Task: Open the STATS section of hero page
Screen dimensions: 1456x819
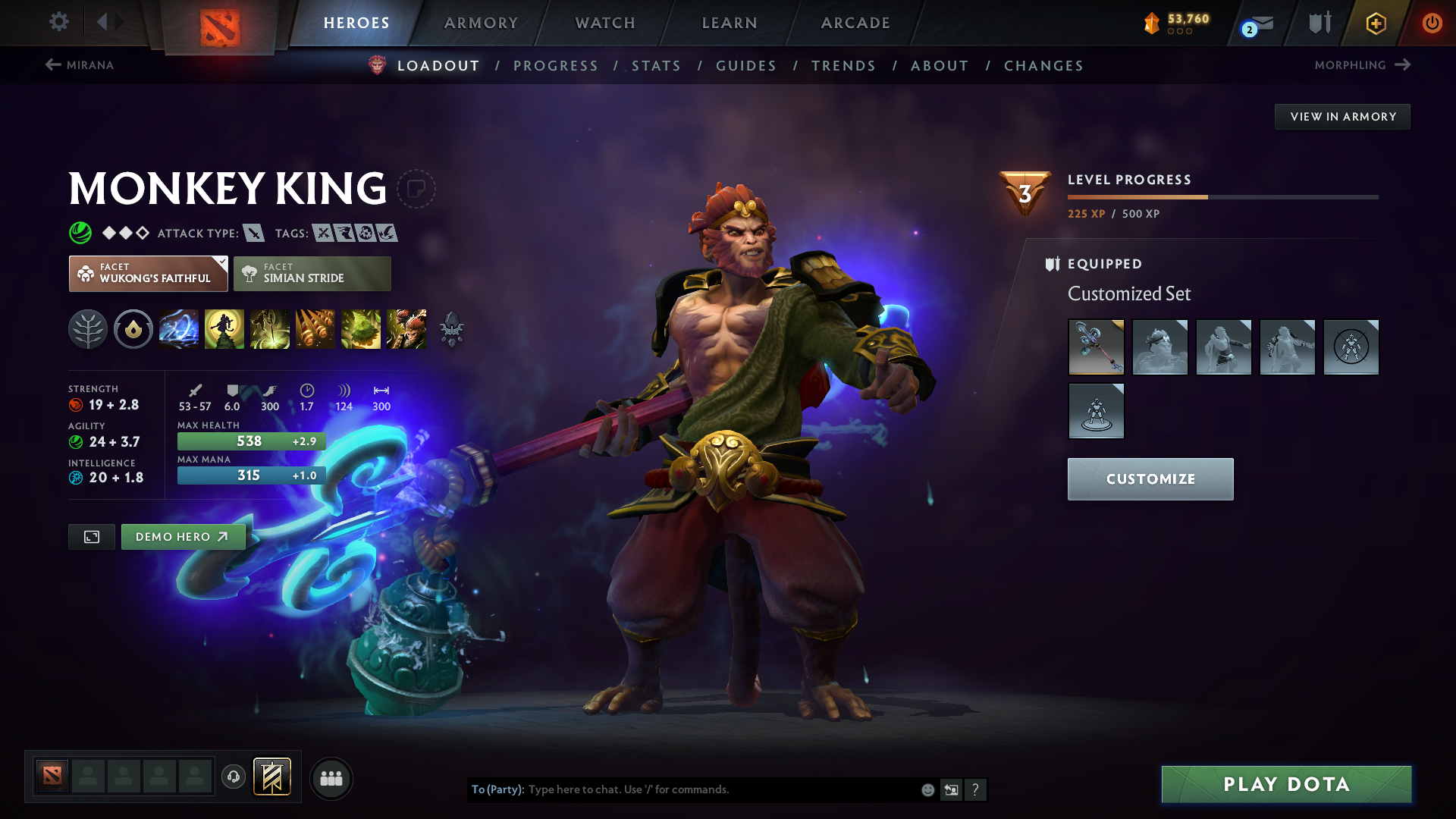Action: tap(656, 66)
